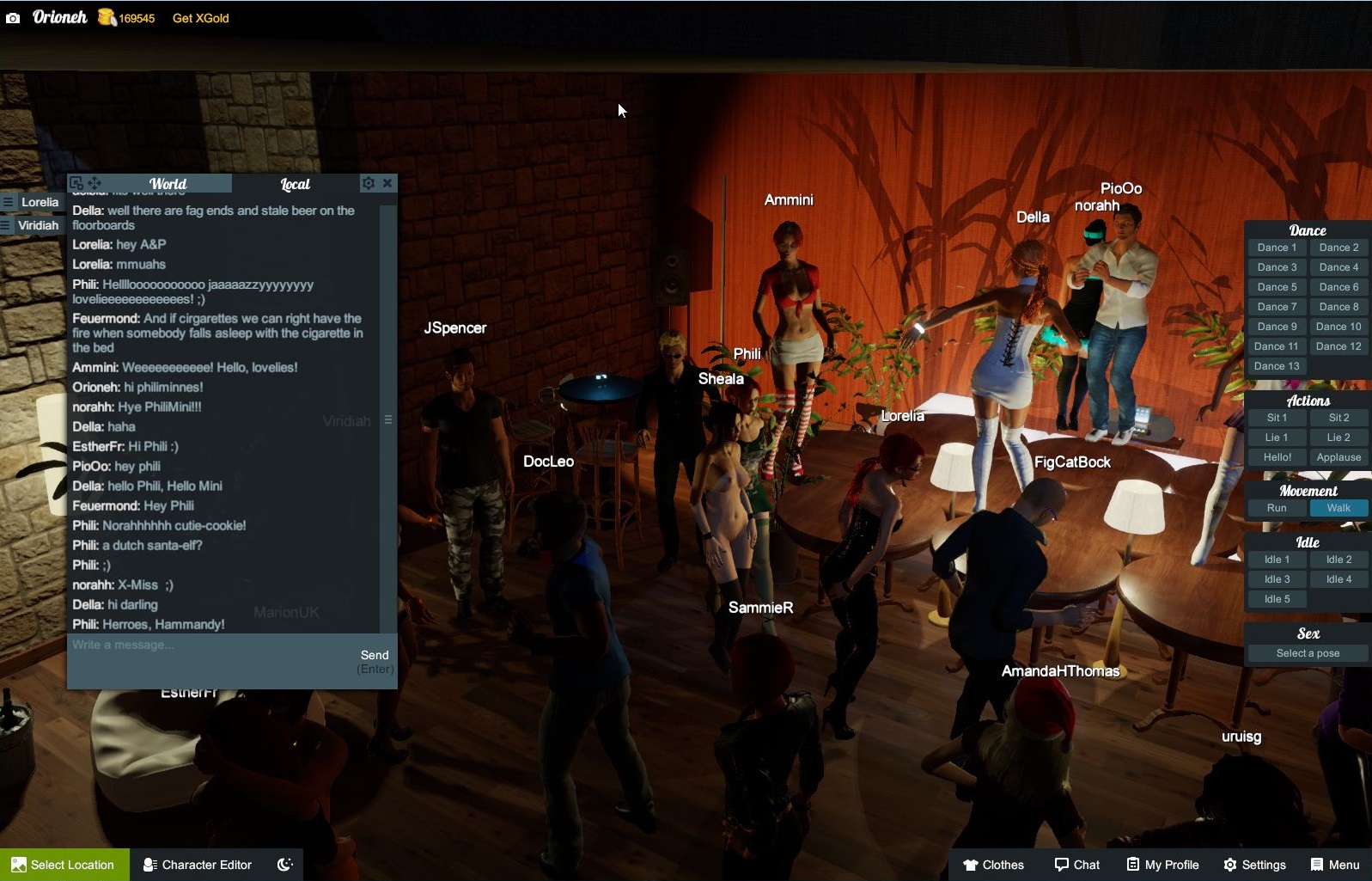Open chat settings gear icon
Viewport: 1372px width, 881px height.
pyautogui.click(x=368, y=183)
